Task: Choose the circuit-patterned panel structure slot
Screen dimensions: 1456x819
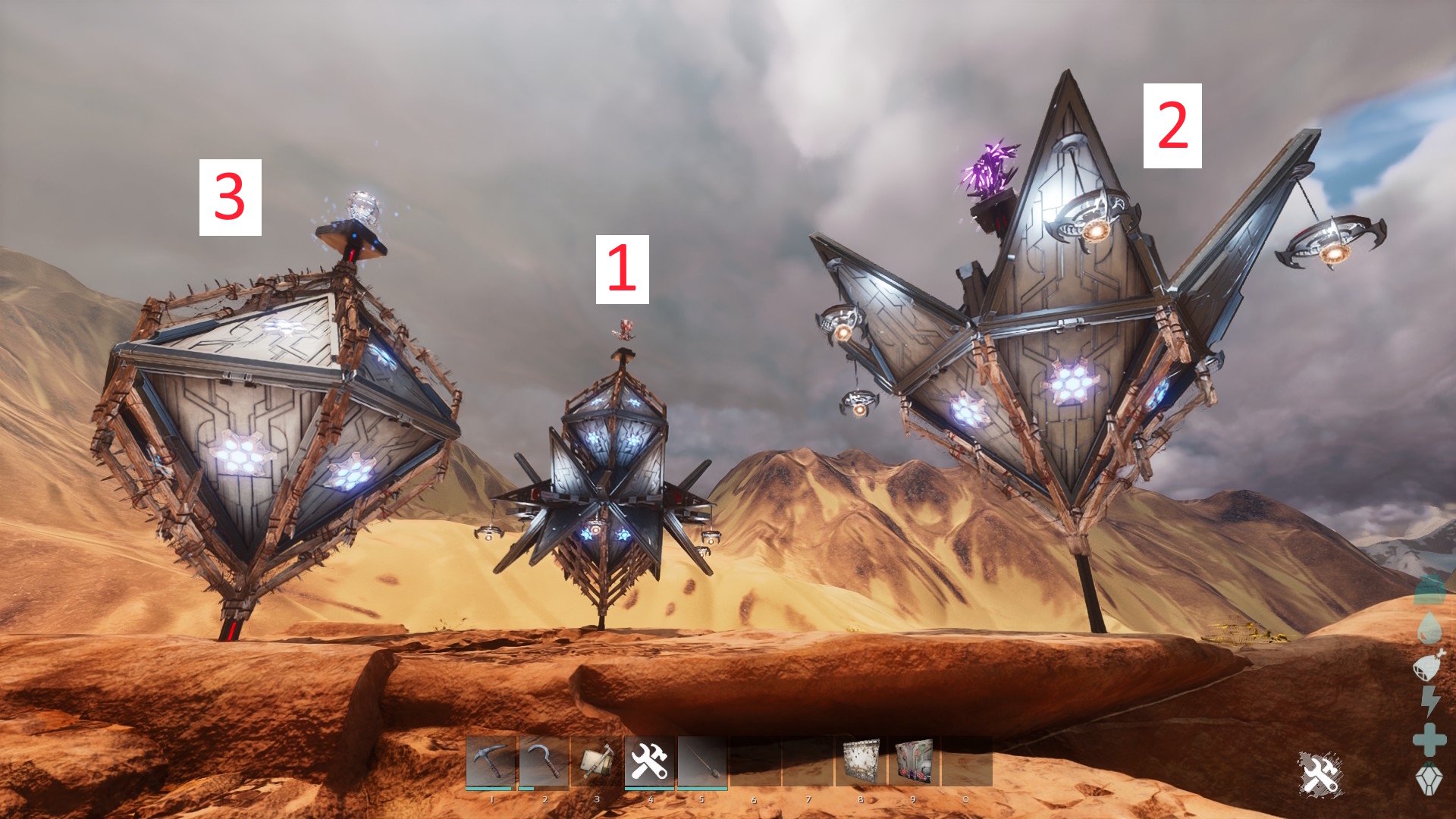Action: (x=914, y=761)
